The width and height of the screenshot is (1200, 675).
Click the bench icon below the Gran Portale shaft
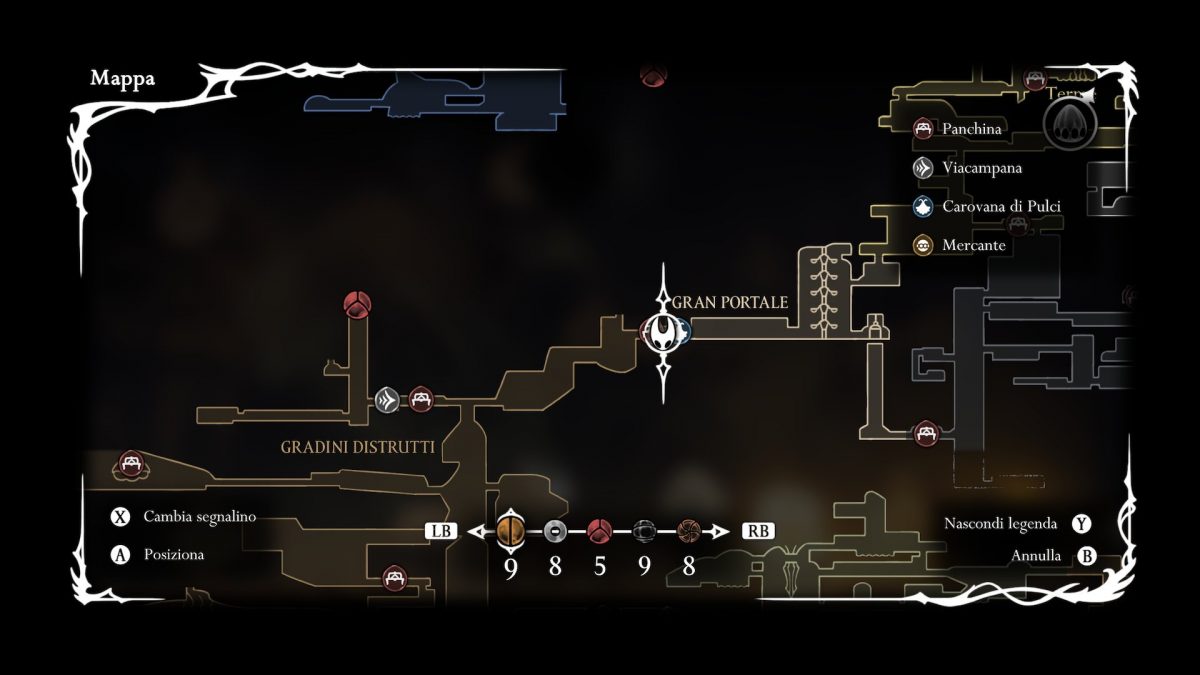927,433
